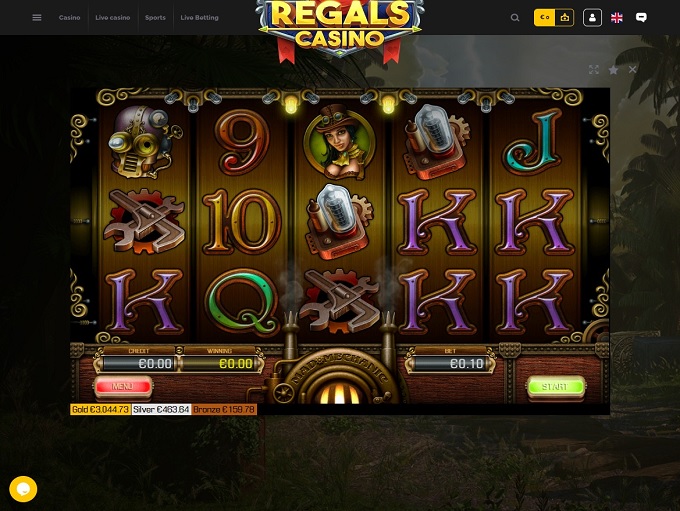680x511 pixels.
Task: Change language via the UK flag
Action: pyautogui.click(x=617, y=18)
